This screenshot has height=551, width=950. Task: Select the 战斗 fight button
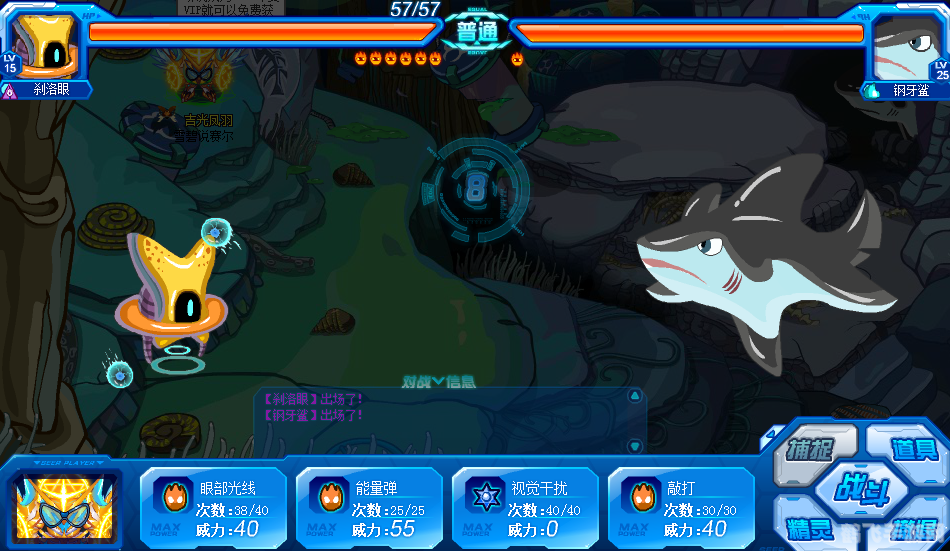tap(859, 492)
